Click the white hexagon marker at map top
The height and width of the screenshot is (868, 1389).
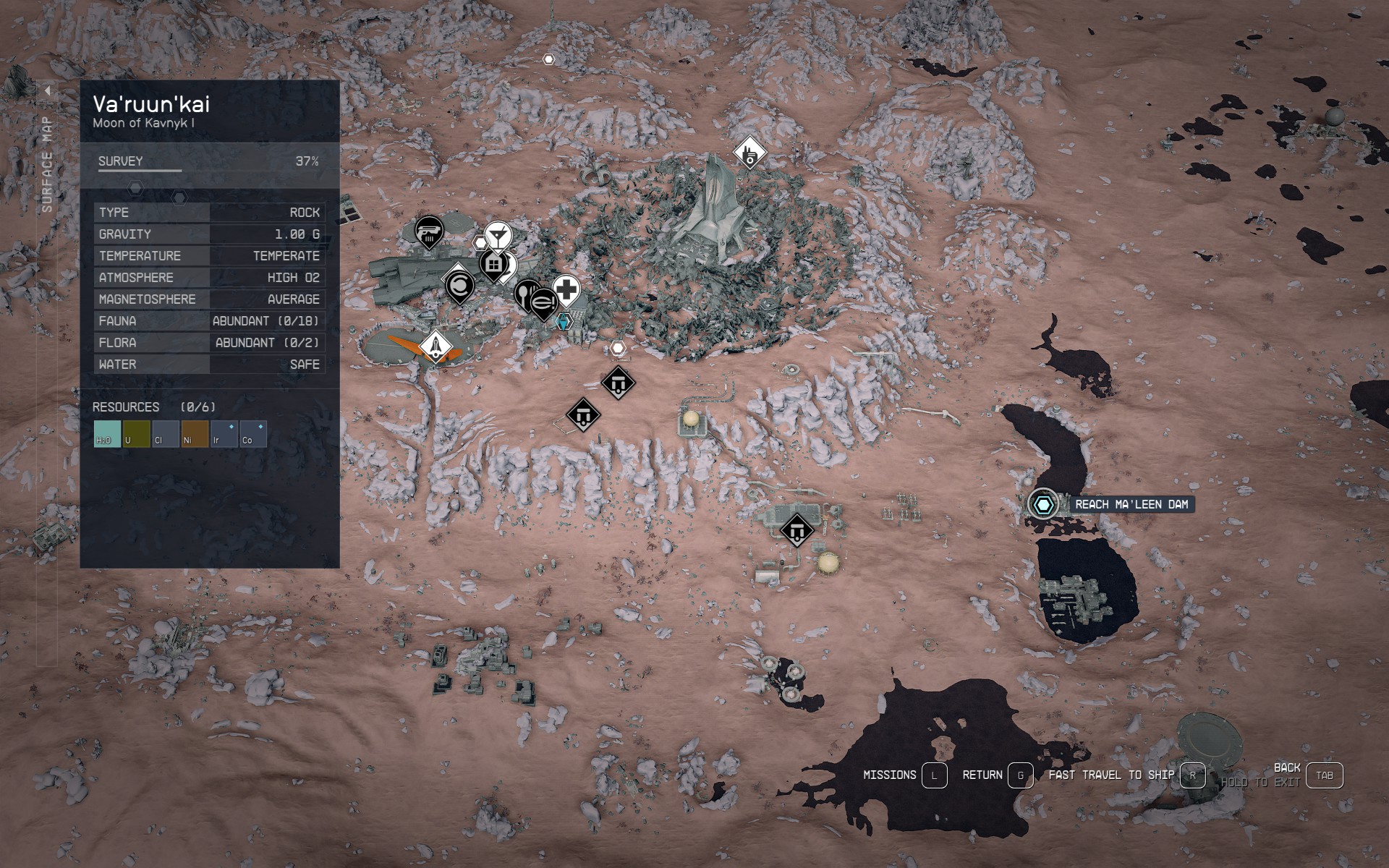point(548,60)
